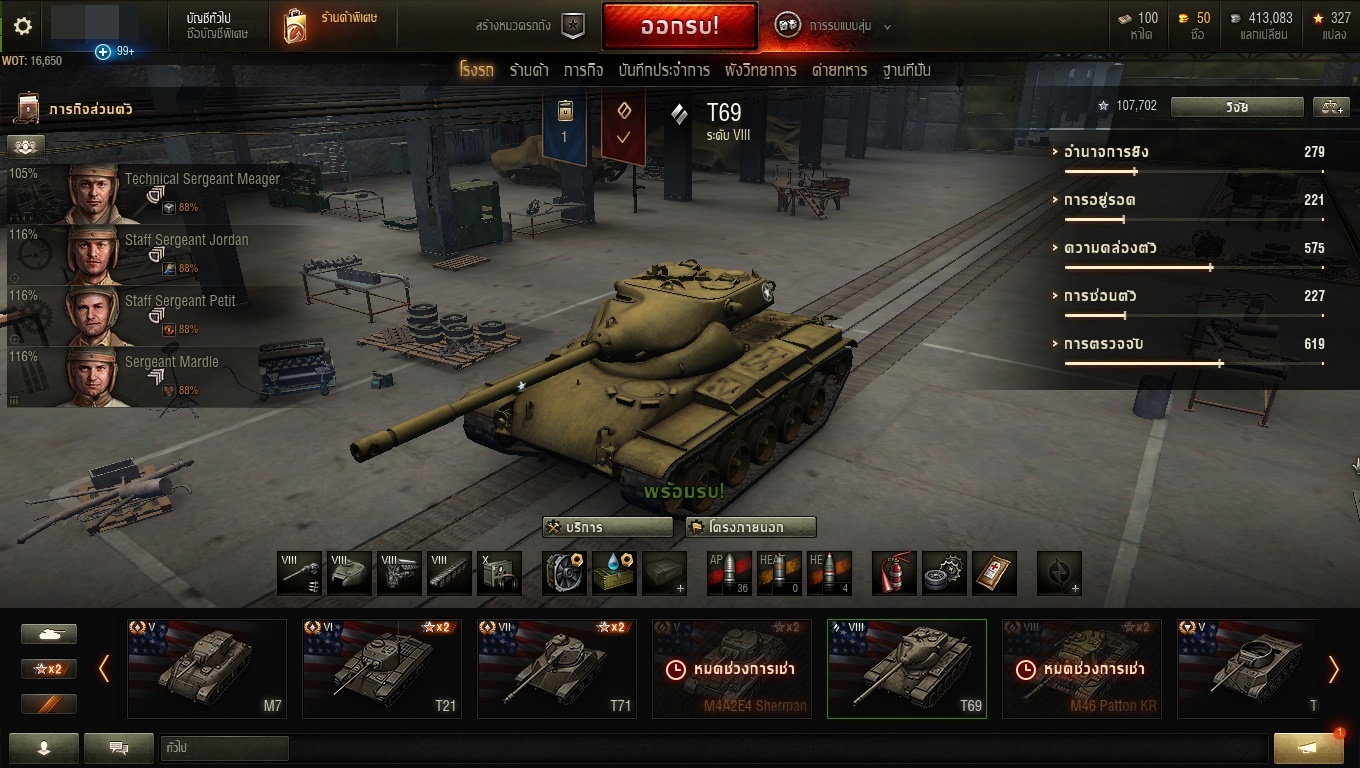Go to the ฐานที่มั่น stronghold tab
1360x768 pixels.
pyautogui.click(x=906, y=70)
